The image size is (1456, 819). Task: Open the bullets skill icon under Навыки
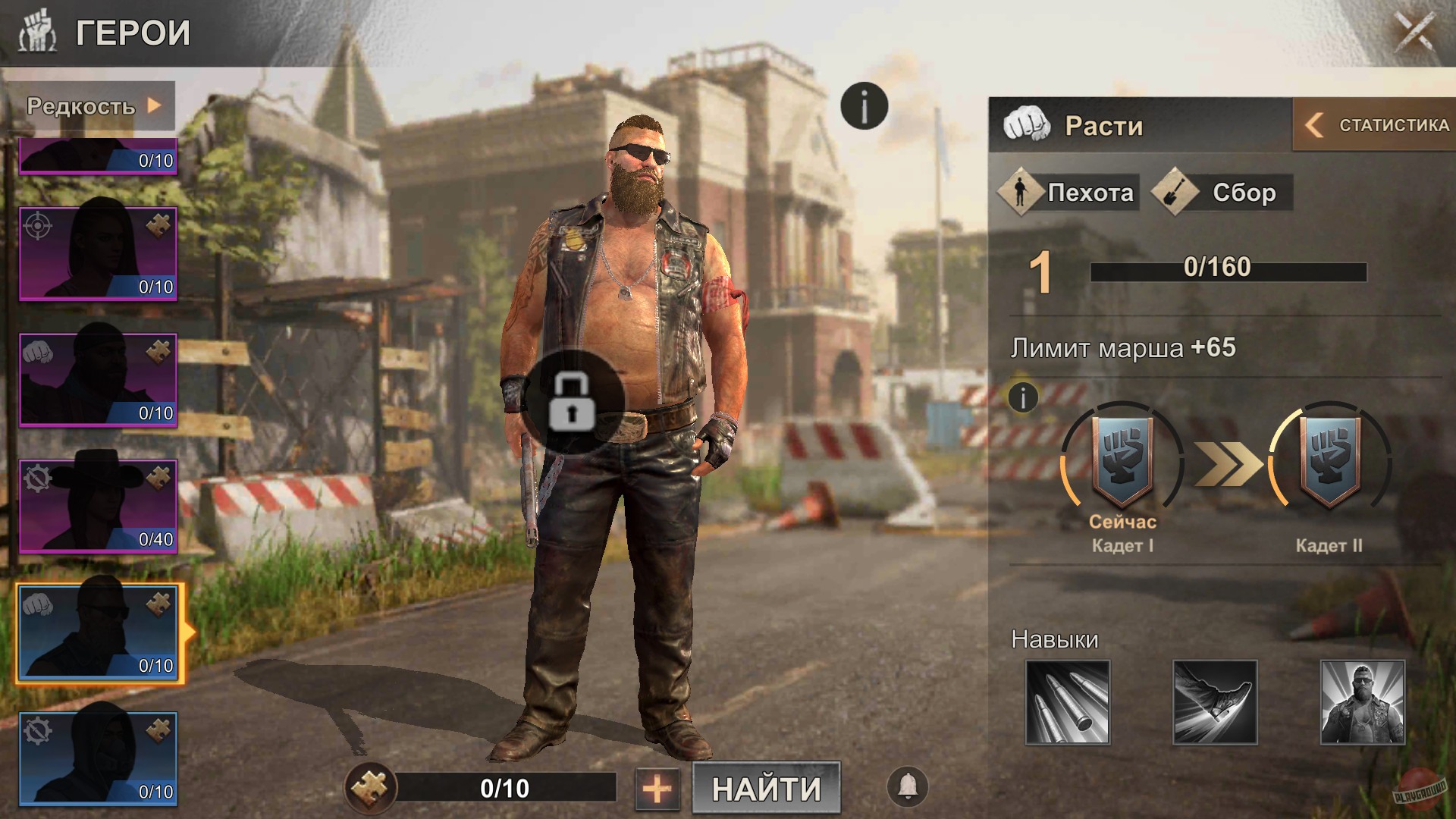[1068, 704]
